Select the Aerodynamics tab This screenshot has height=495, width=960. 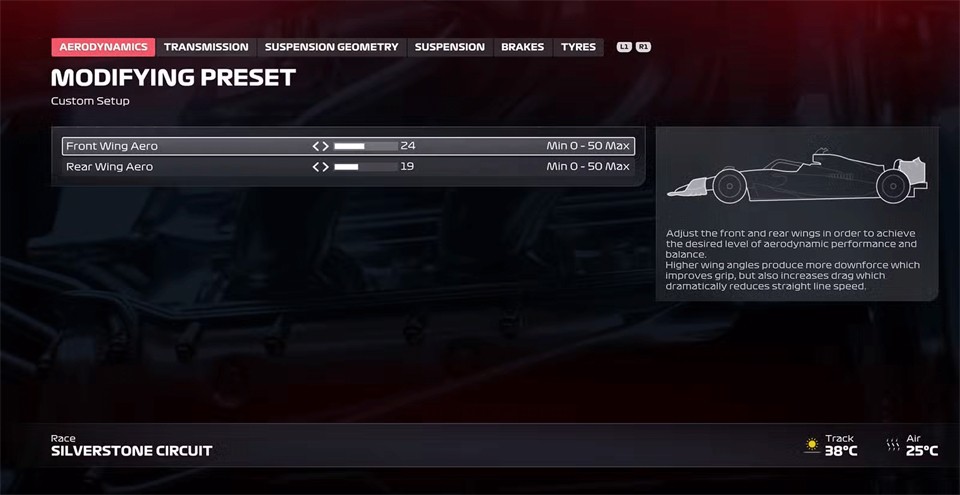coord(103,47)
